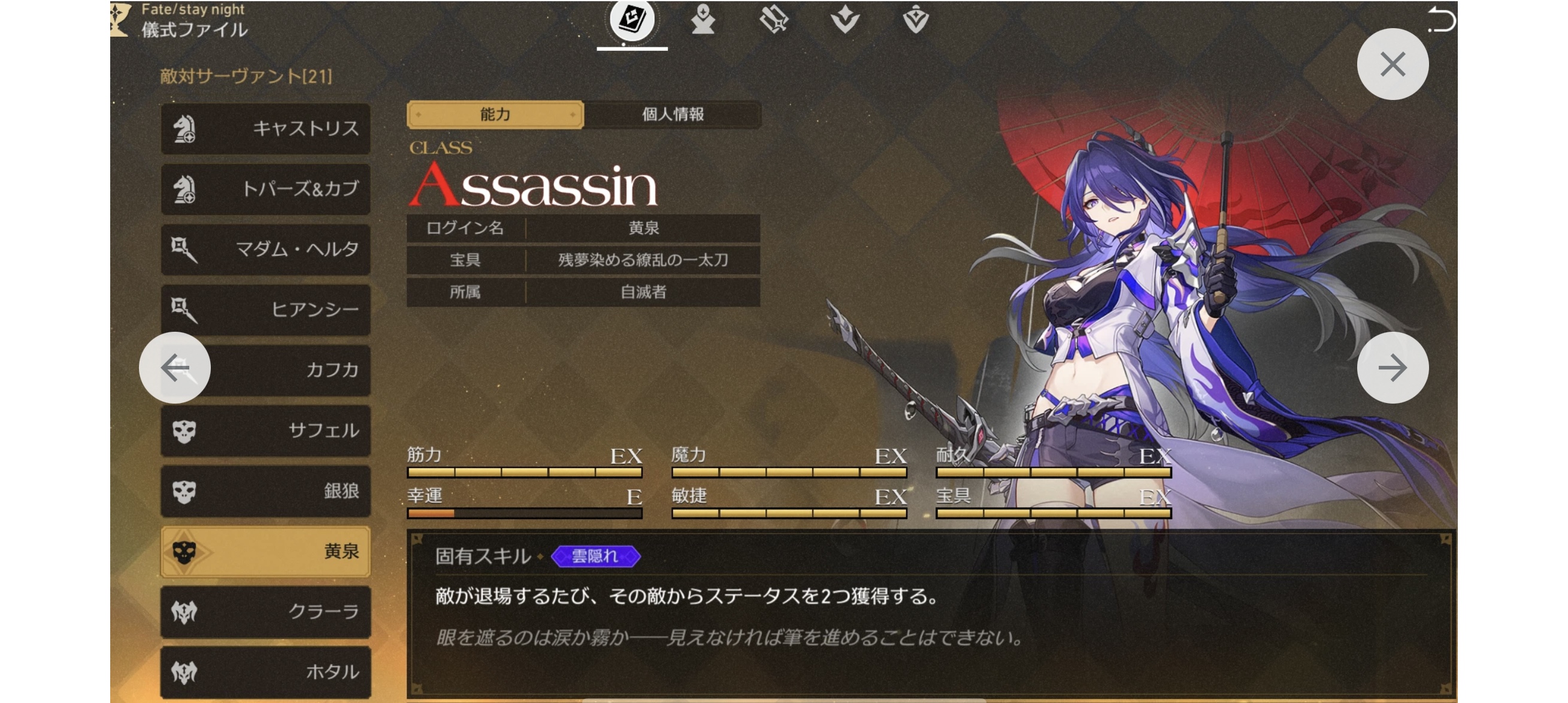Switch to the 個人情報 tab
Viewport: 1568px width, 703px height.
tap(672, 114)
